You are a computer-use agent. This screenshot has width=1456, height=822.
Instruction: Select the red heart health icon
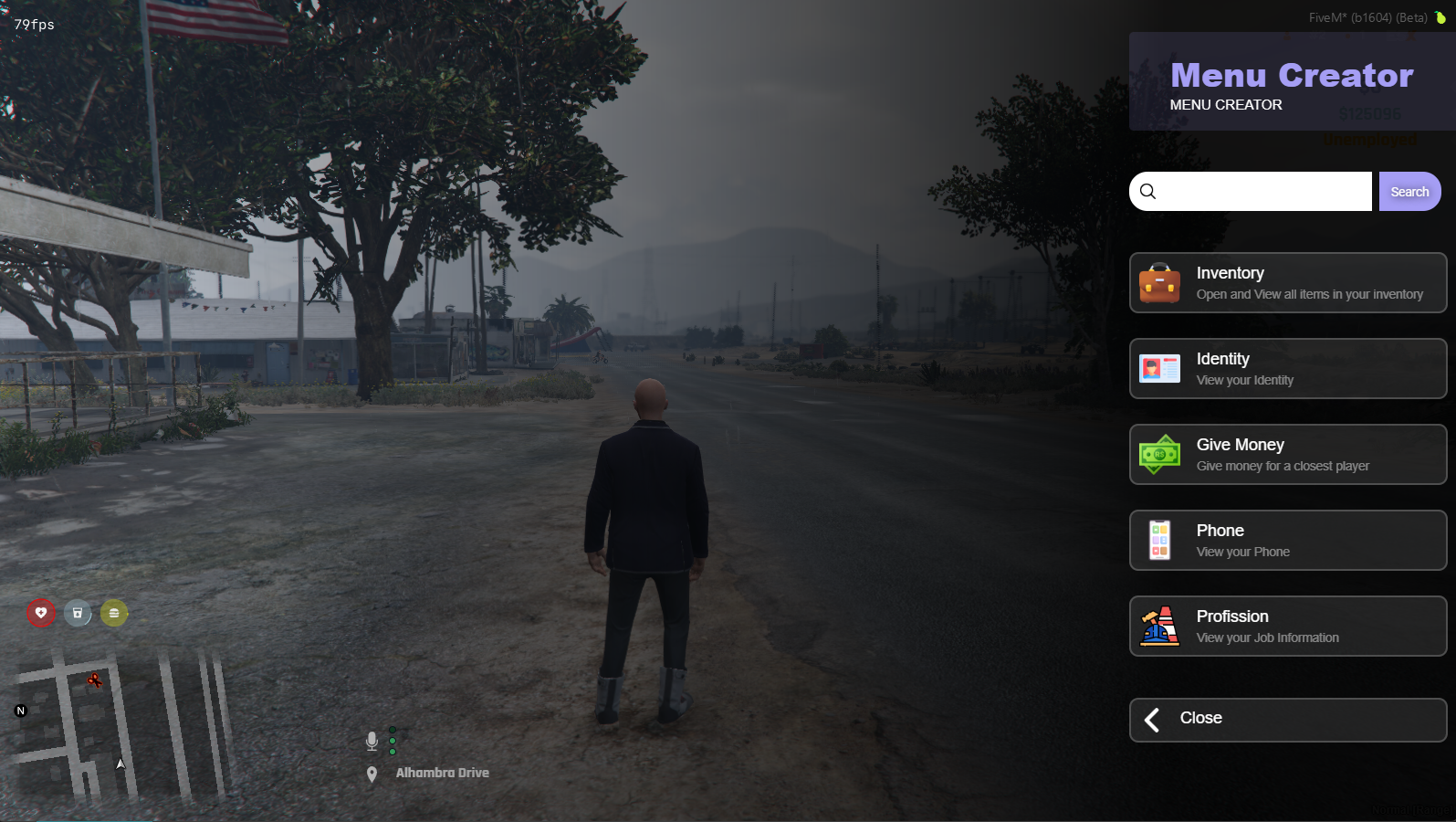pyautogui.click(x=41, y=613)
